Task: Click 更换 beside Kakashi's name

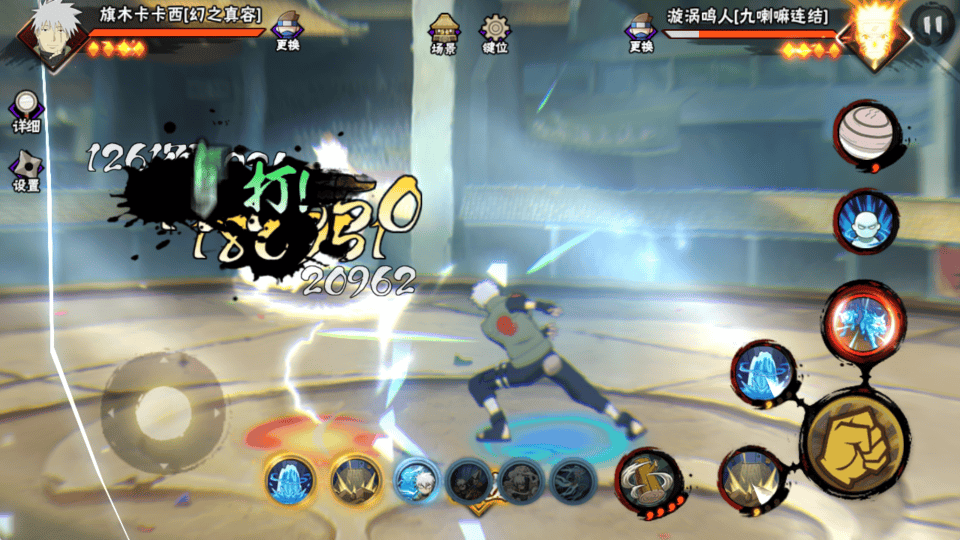Action: tap(288, 34)
